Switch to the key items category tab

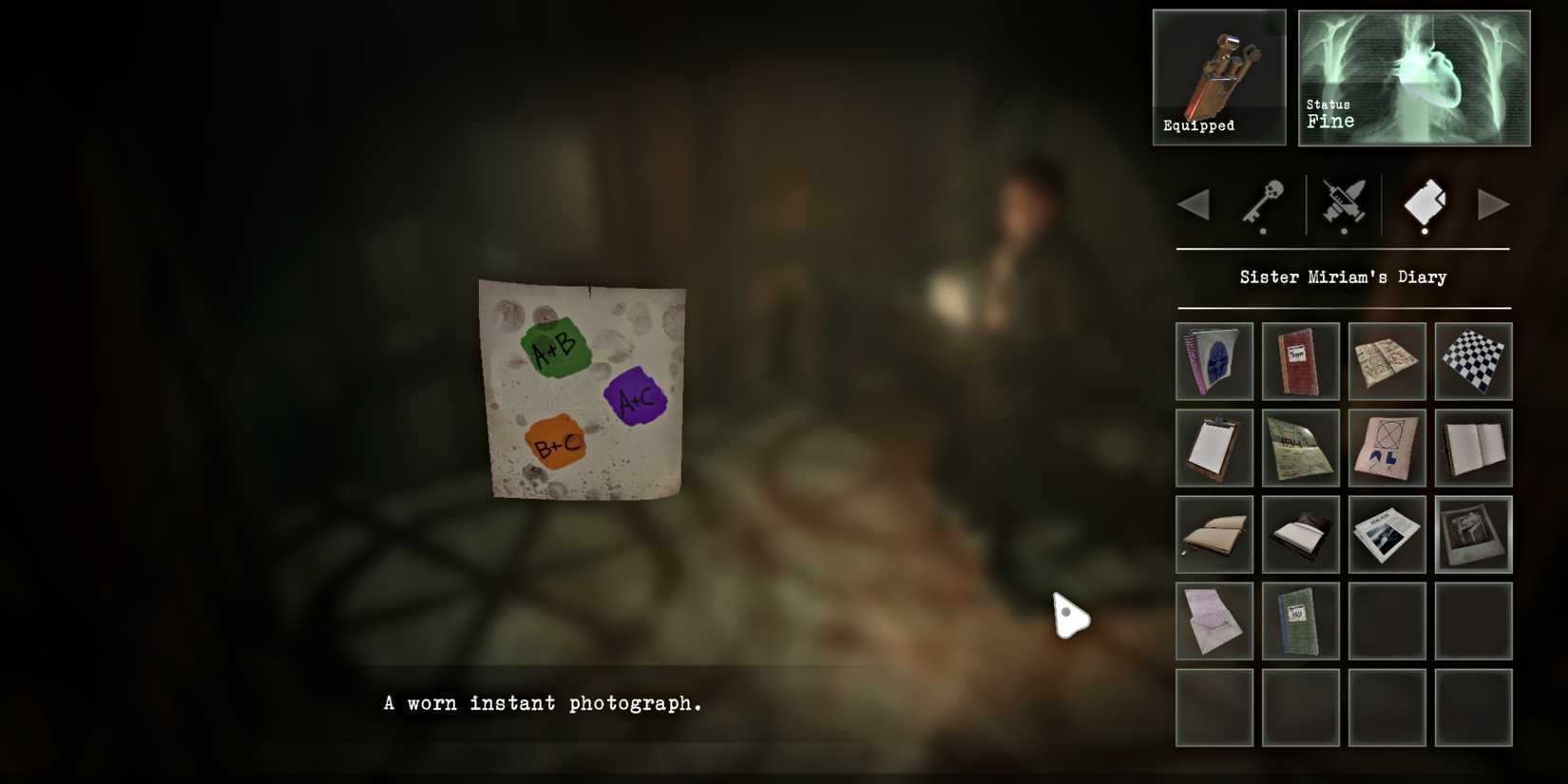(x=1264, y=204)
